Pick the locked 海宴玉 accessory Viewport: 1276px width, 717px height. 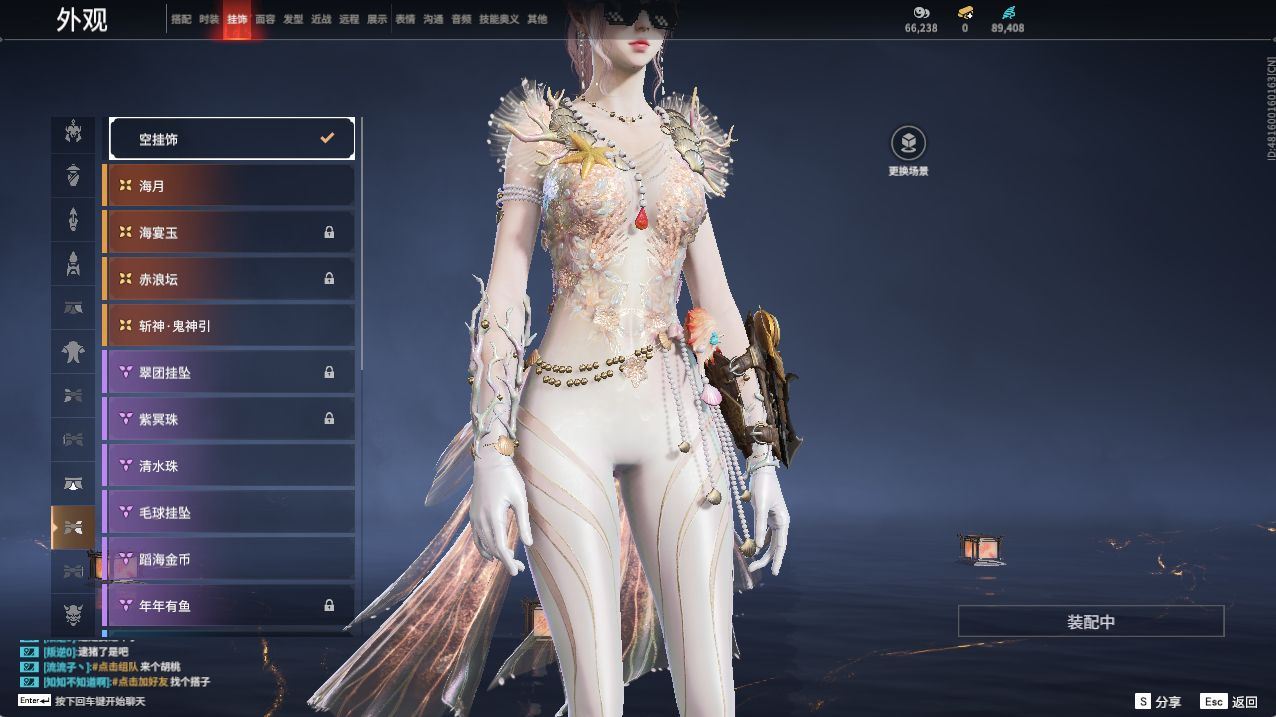point(229,233)
